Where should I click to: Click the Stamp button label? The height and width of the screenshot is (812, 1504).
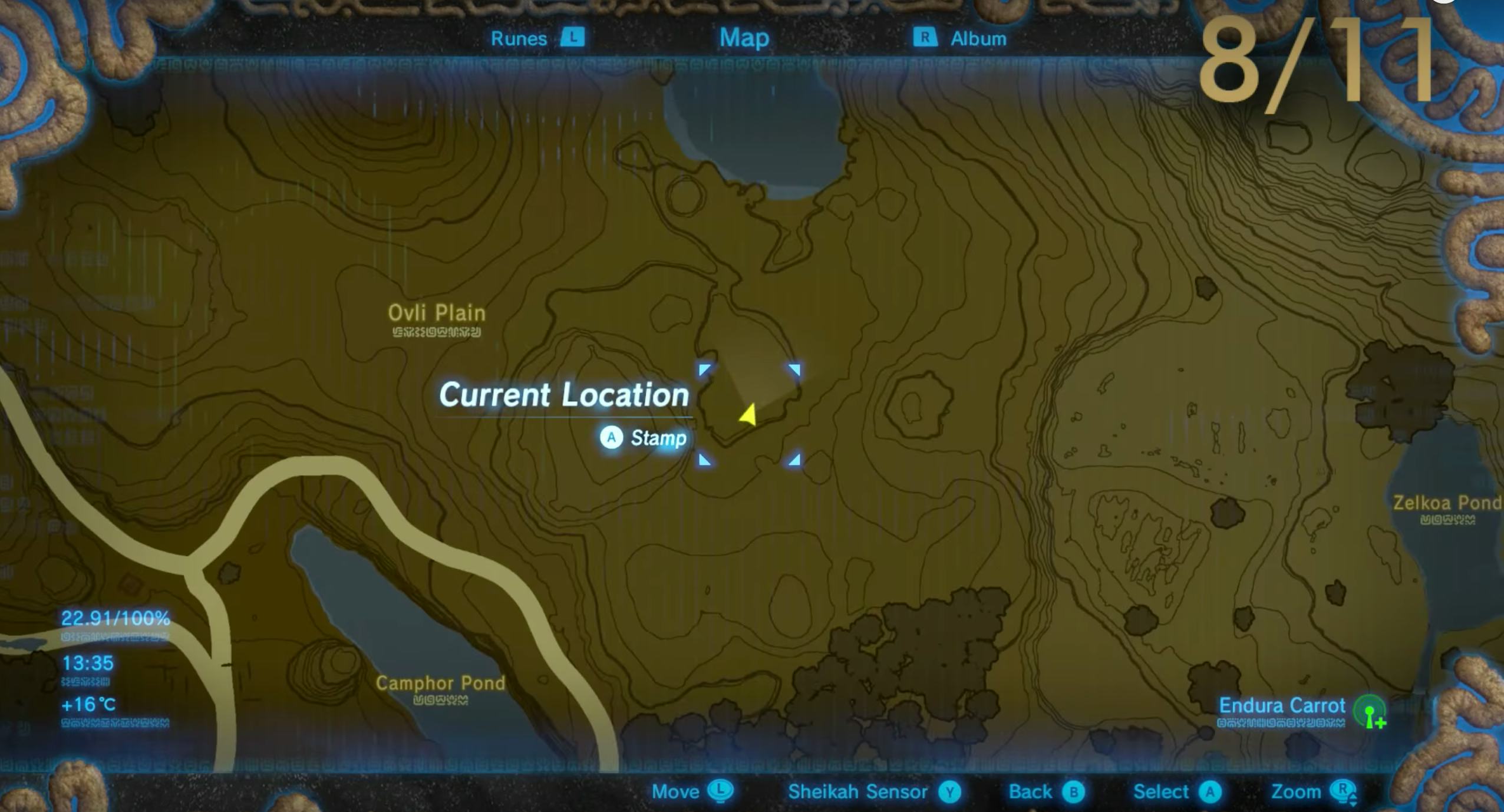click(659, 437)
